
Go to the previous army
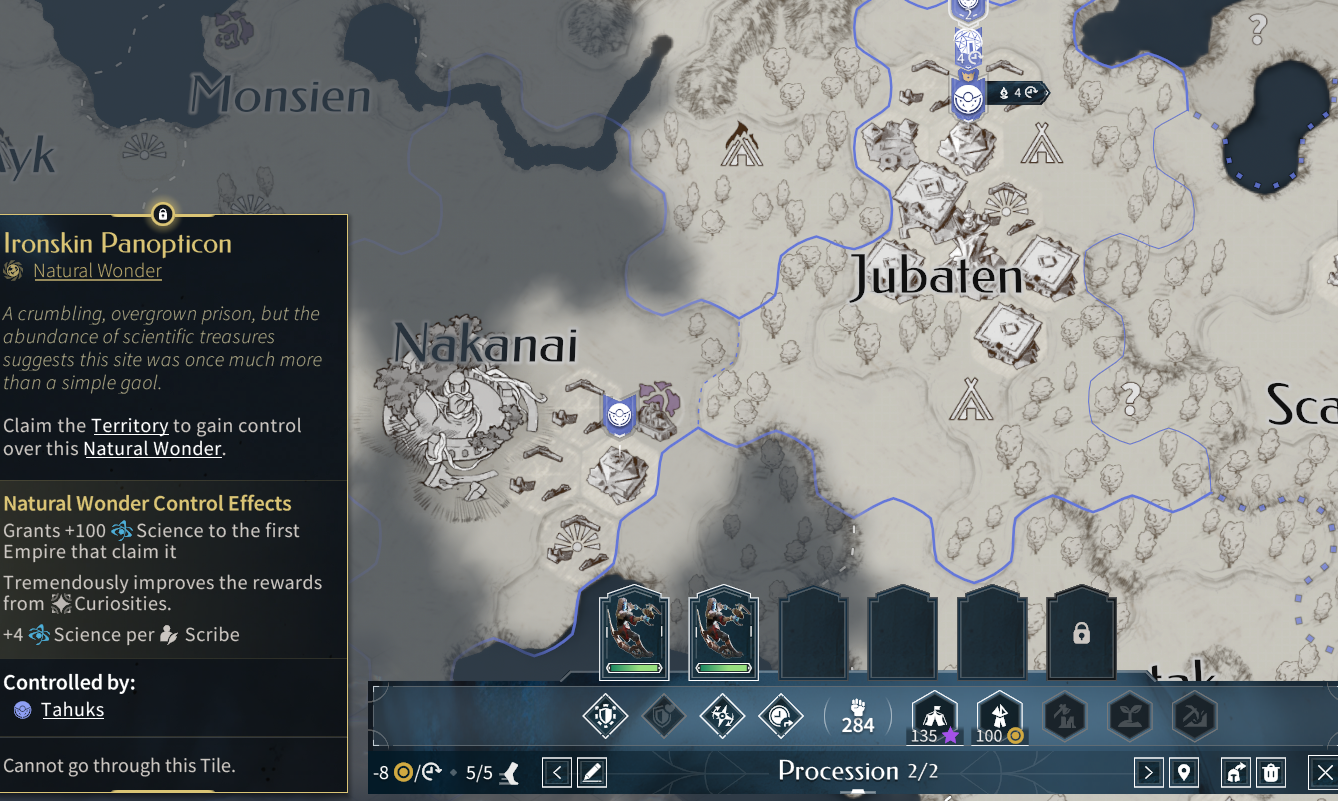tap(557, 772)
